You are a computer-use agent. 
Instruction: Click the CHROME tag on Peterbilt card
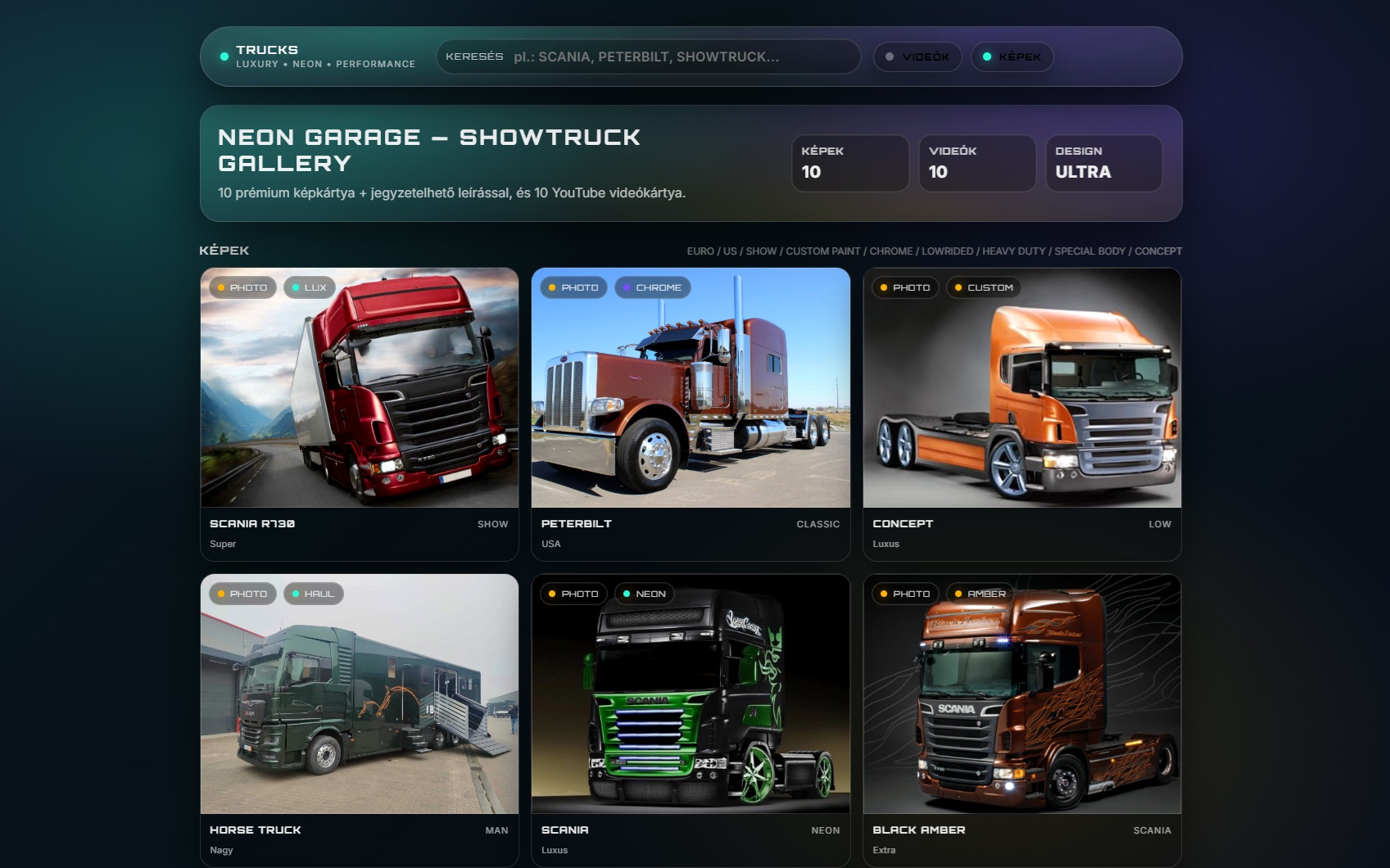coord(653,287)
